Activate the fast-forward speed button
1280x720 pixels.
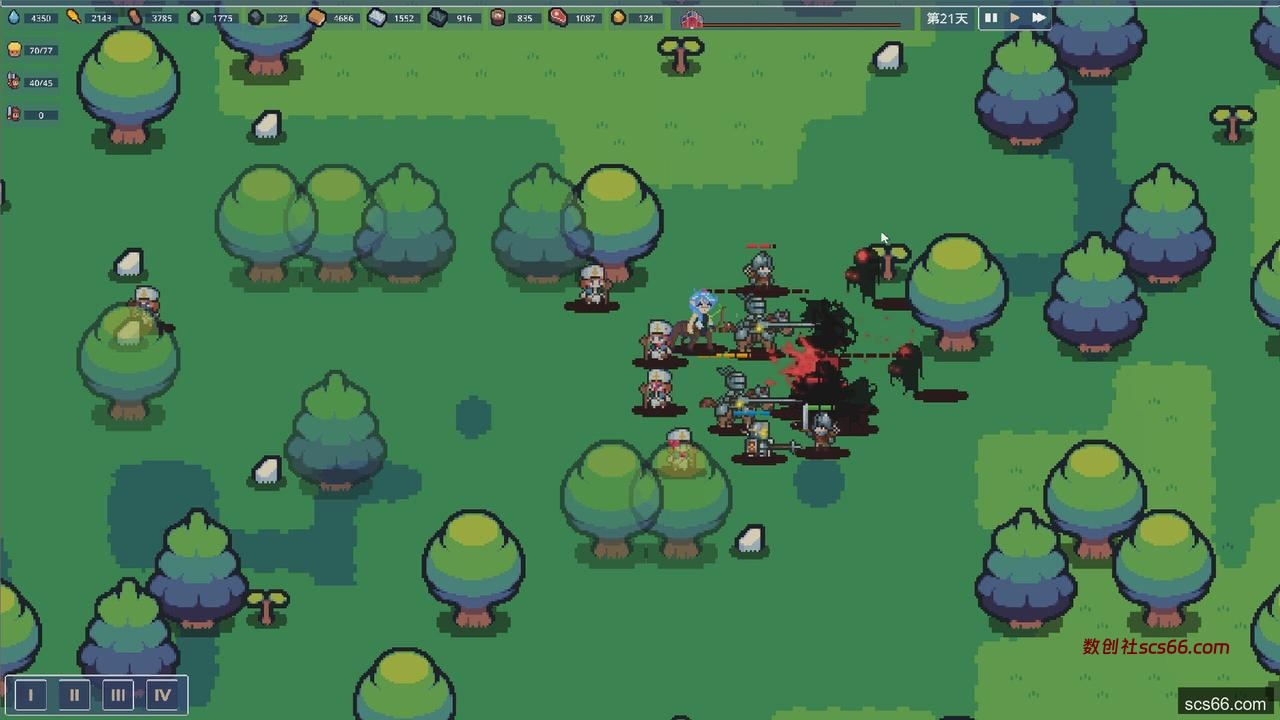coord(1039,18)
